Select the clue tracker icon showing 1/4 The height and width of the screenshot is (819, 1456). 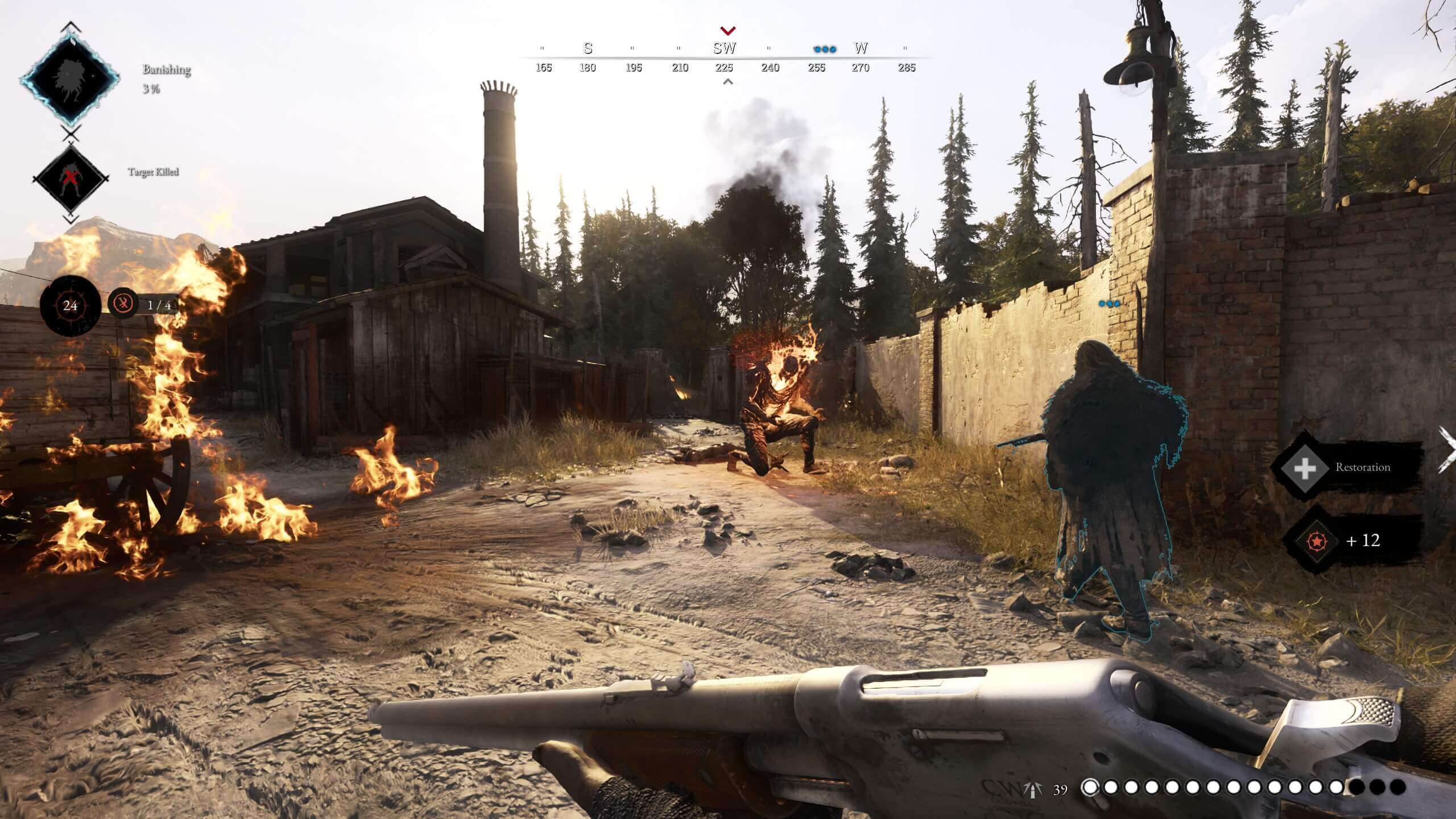(123, 304)
